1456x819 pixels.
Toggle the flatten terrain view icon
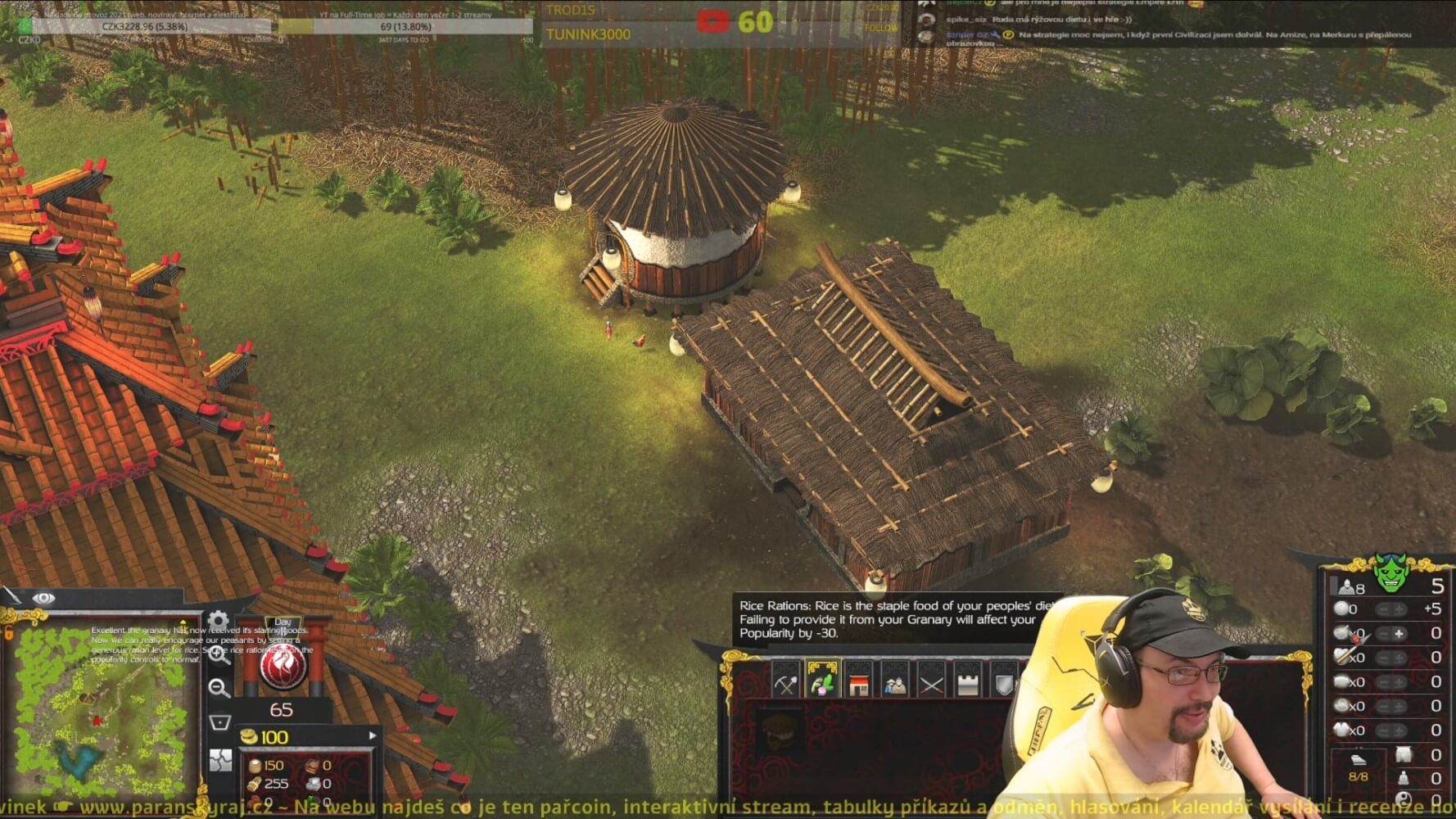point(220,760)
